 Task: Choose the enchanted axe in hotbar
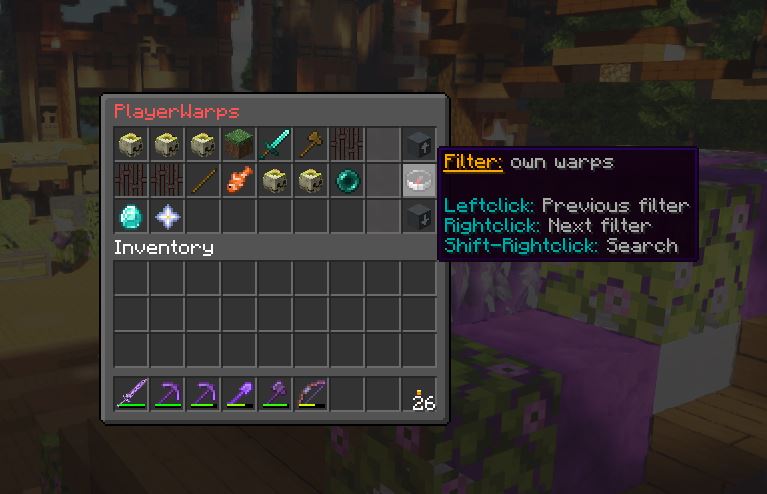275,396
